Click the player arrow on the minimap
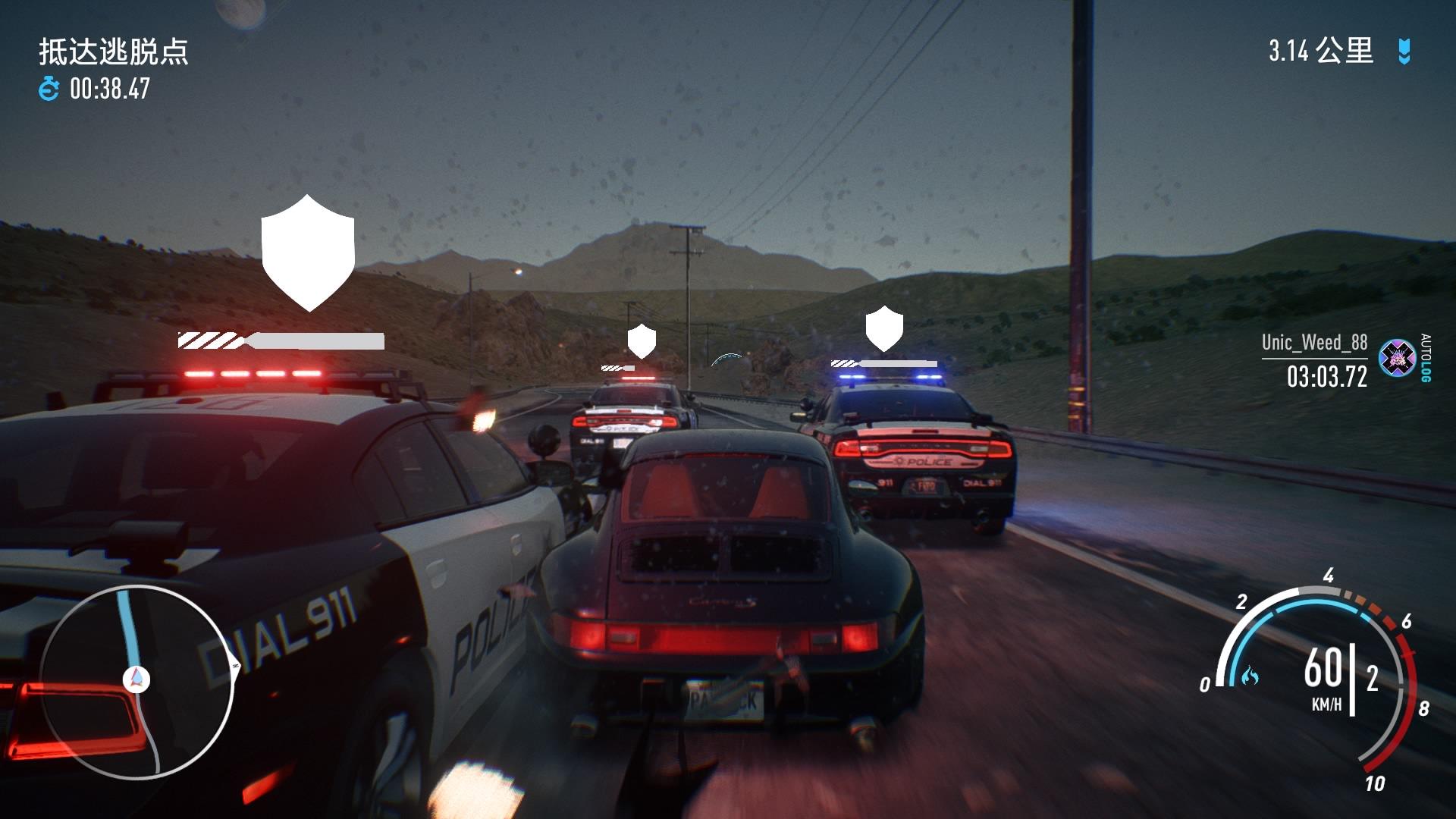The height and width of the screenshot is (819, 1456). [136, 679]
